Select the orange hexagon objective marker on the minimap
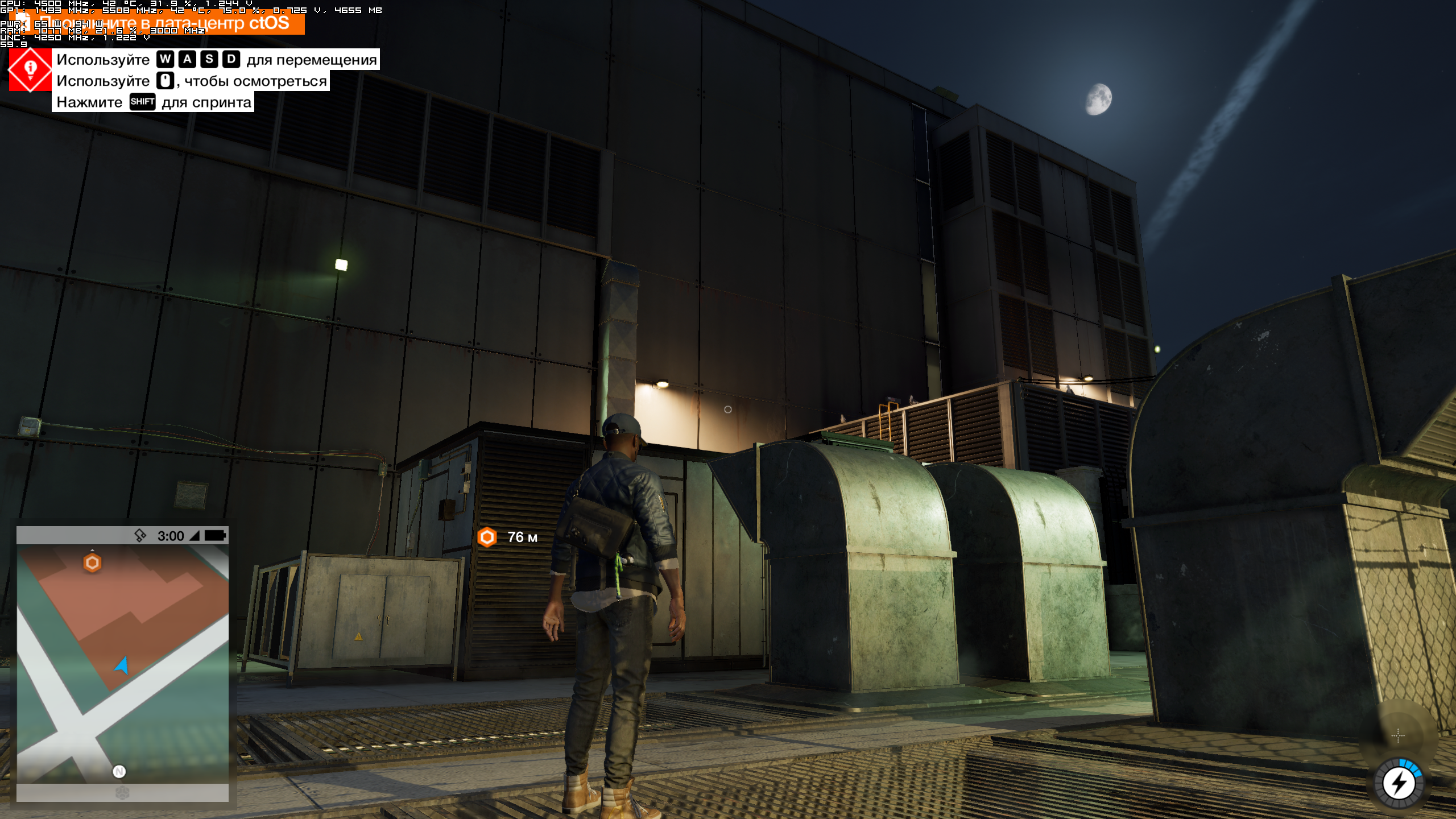The image size is (1456, 819). tap(92, 562)
